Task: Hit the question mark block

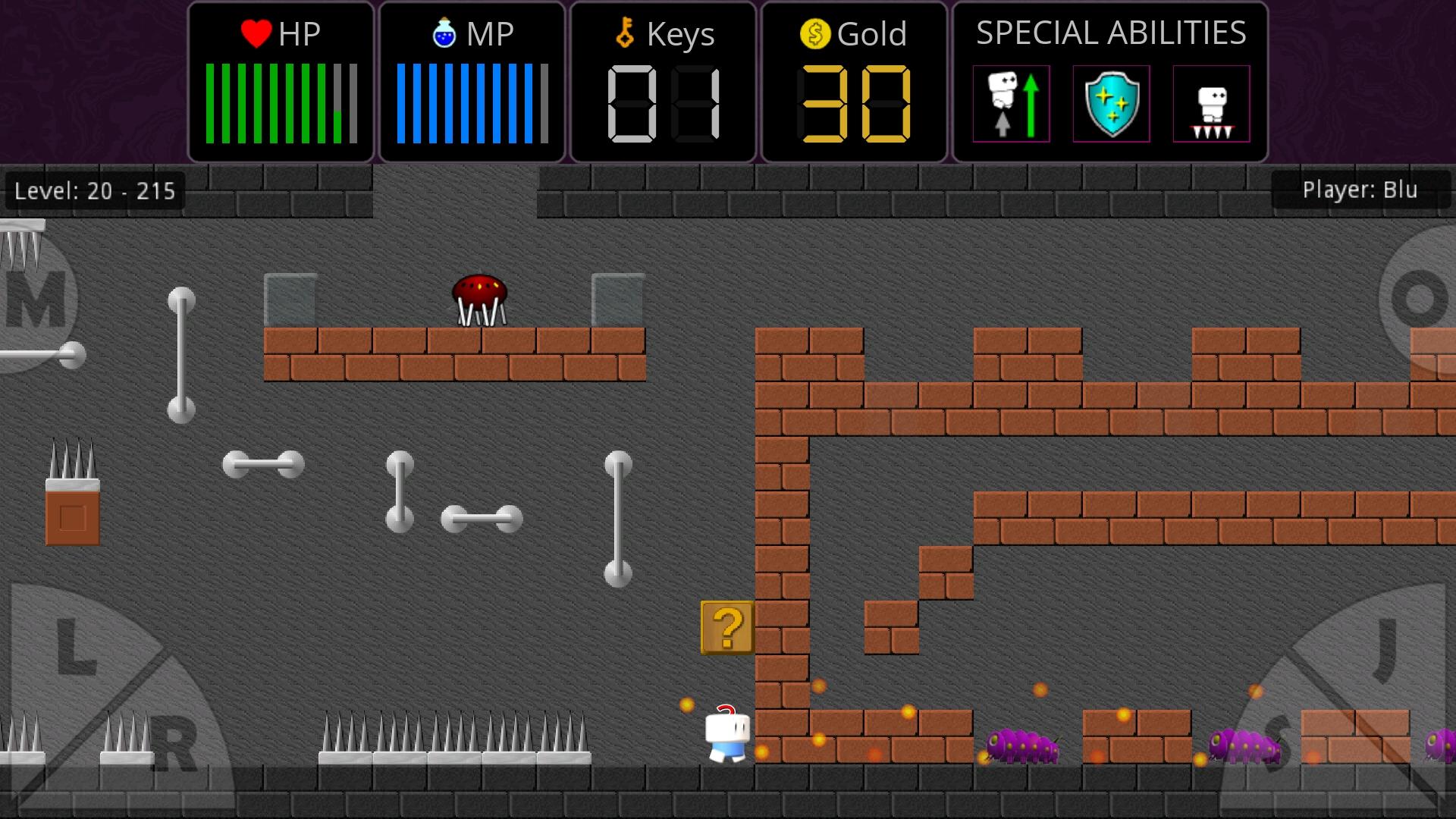Action: click(x=726, y=629)
